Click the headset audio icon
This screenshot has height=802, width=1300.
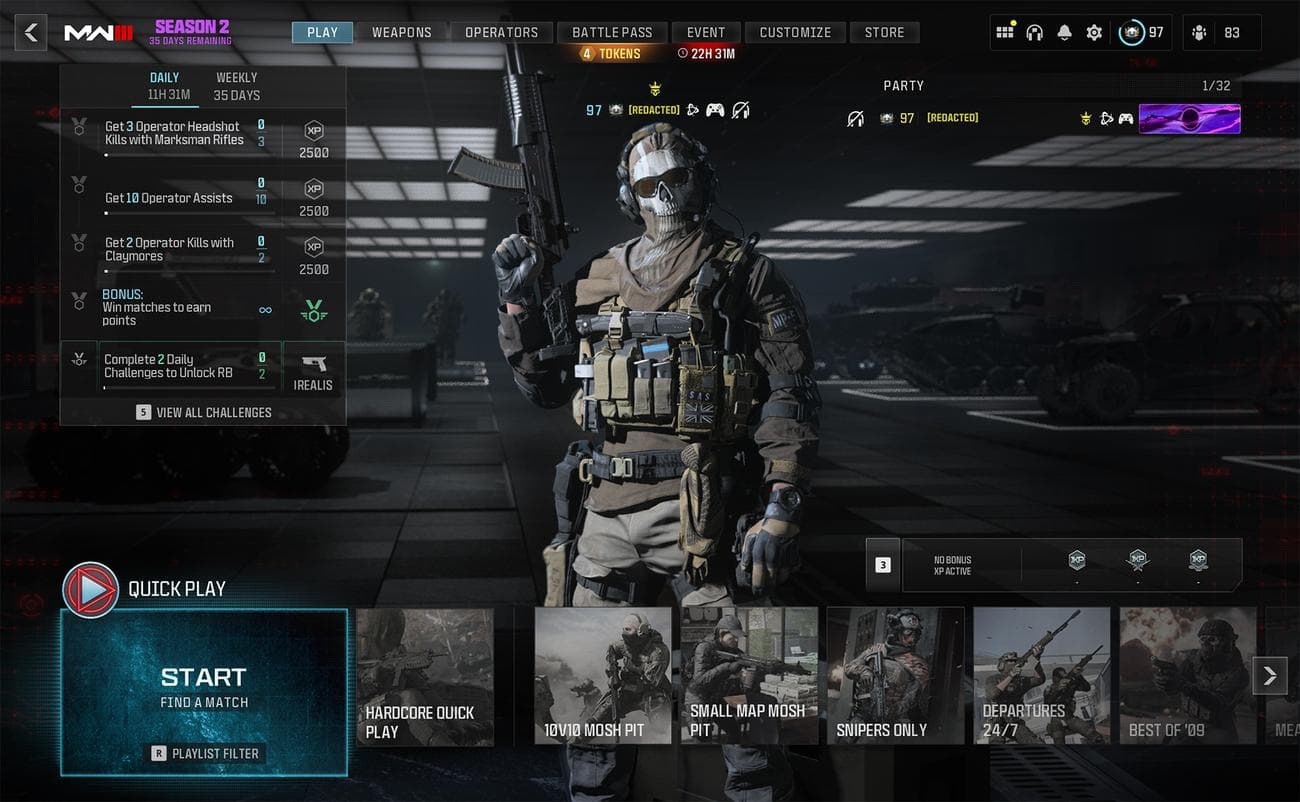[1032, 32]
